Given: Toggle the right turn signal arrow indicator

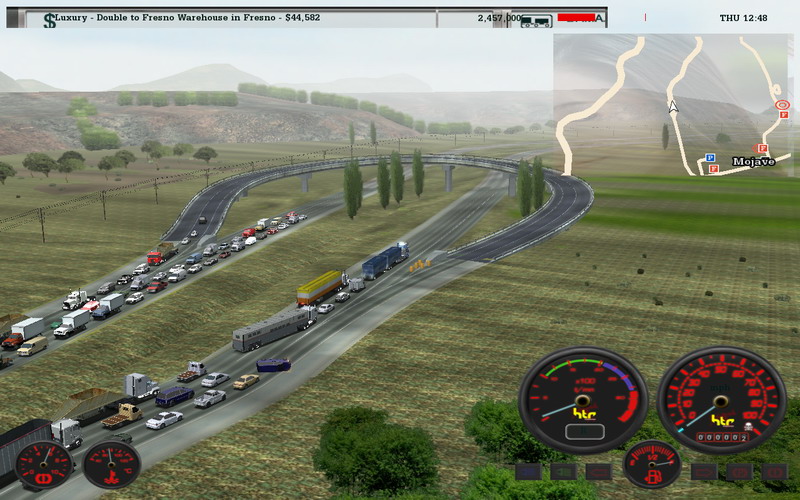Looking at the screenshot, I should tap(704, 471).
